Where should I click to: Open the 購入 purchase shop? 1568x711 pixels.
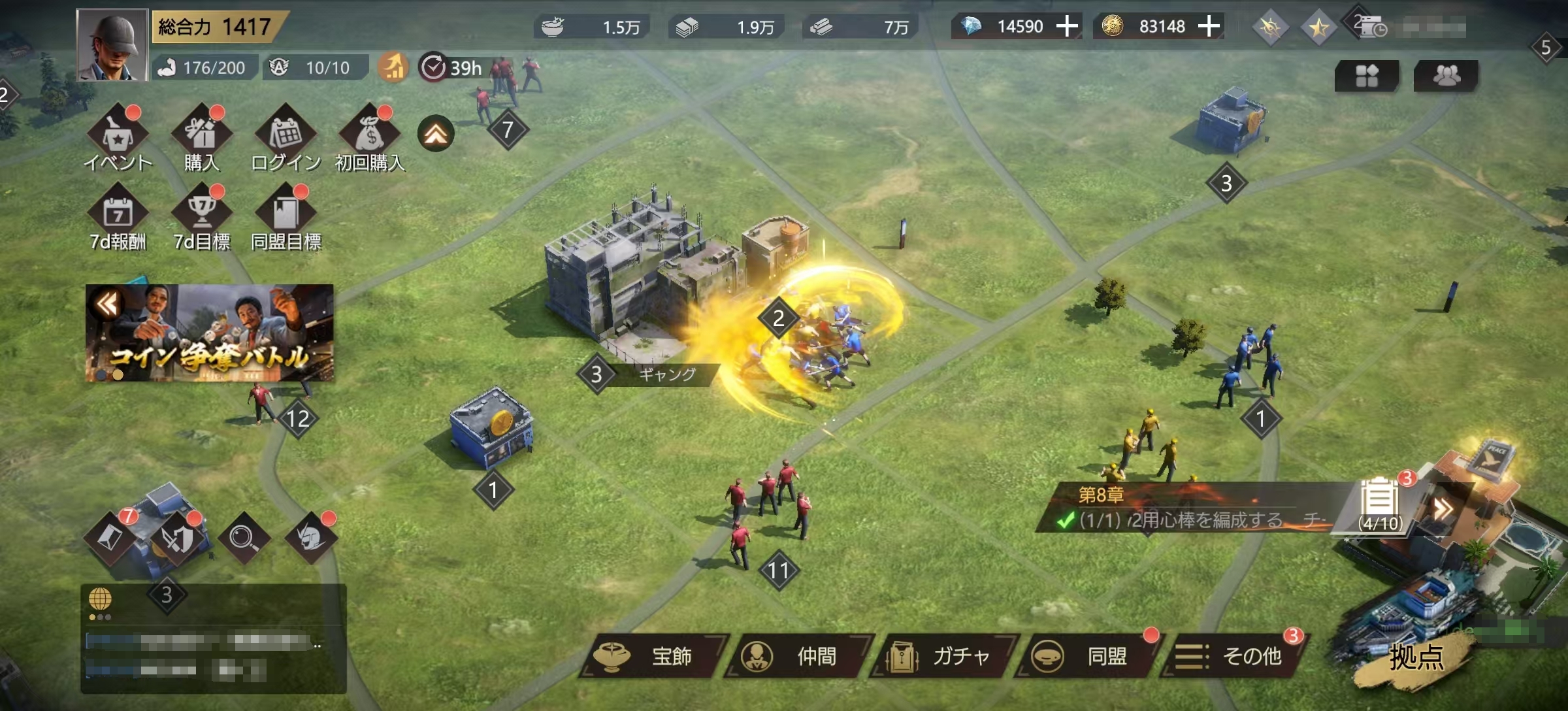click(202, 136)
